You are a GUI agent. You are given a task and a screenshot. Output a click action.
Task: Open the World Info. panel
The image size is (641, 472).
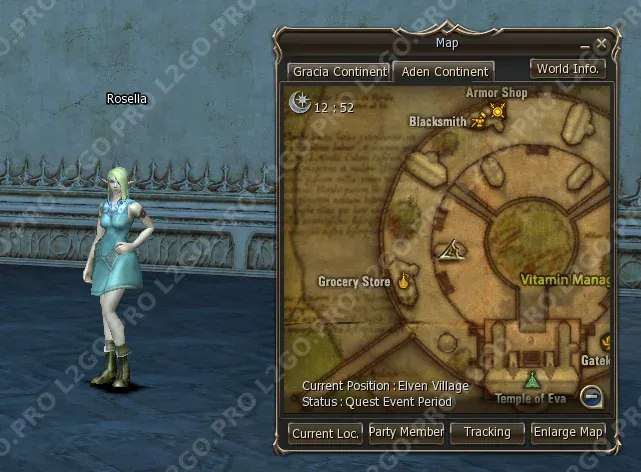568,69
